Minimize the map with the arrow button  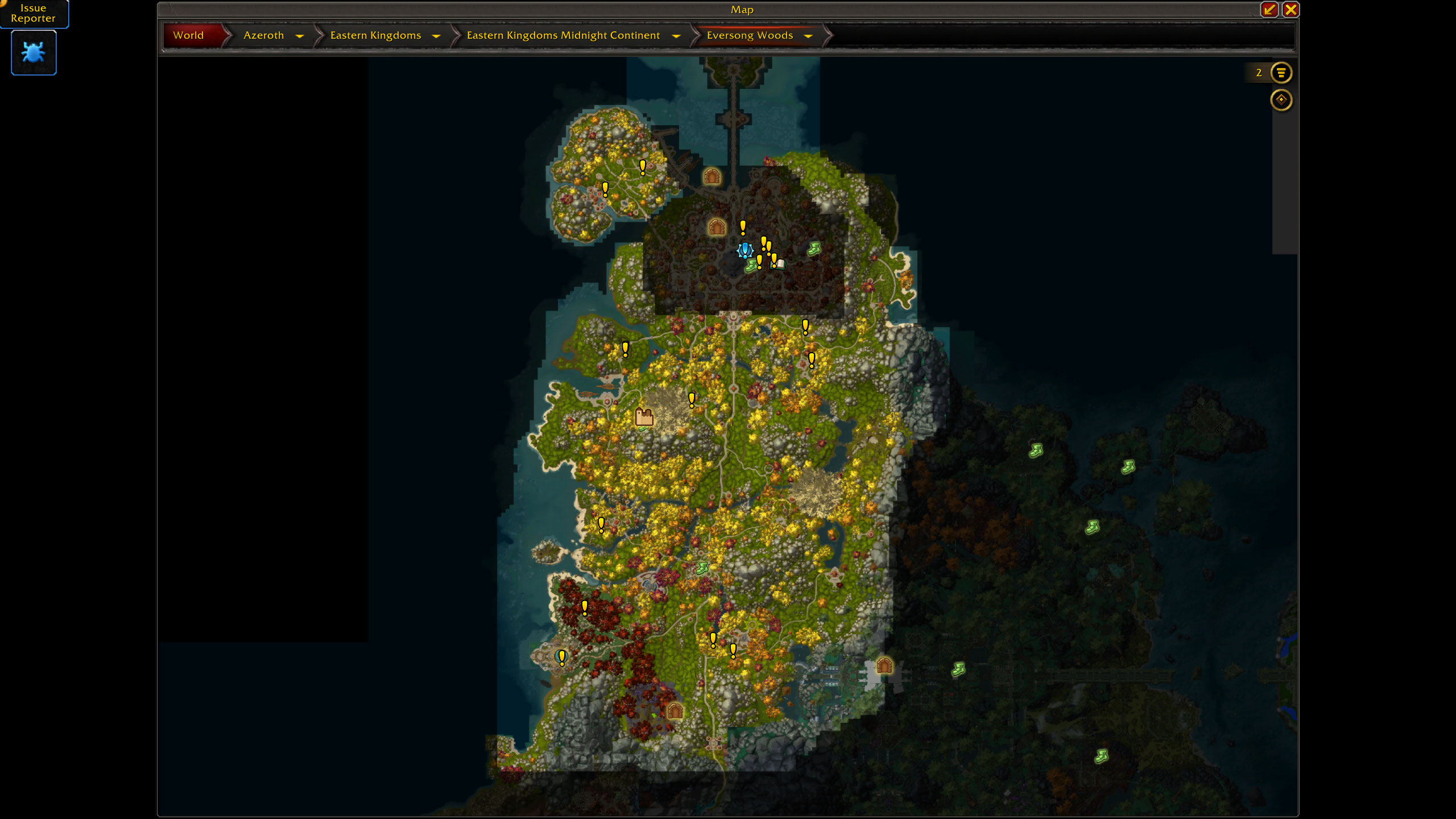point(1269,10)
